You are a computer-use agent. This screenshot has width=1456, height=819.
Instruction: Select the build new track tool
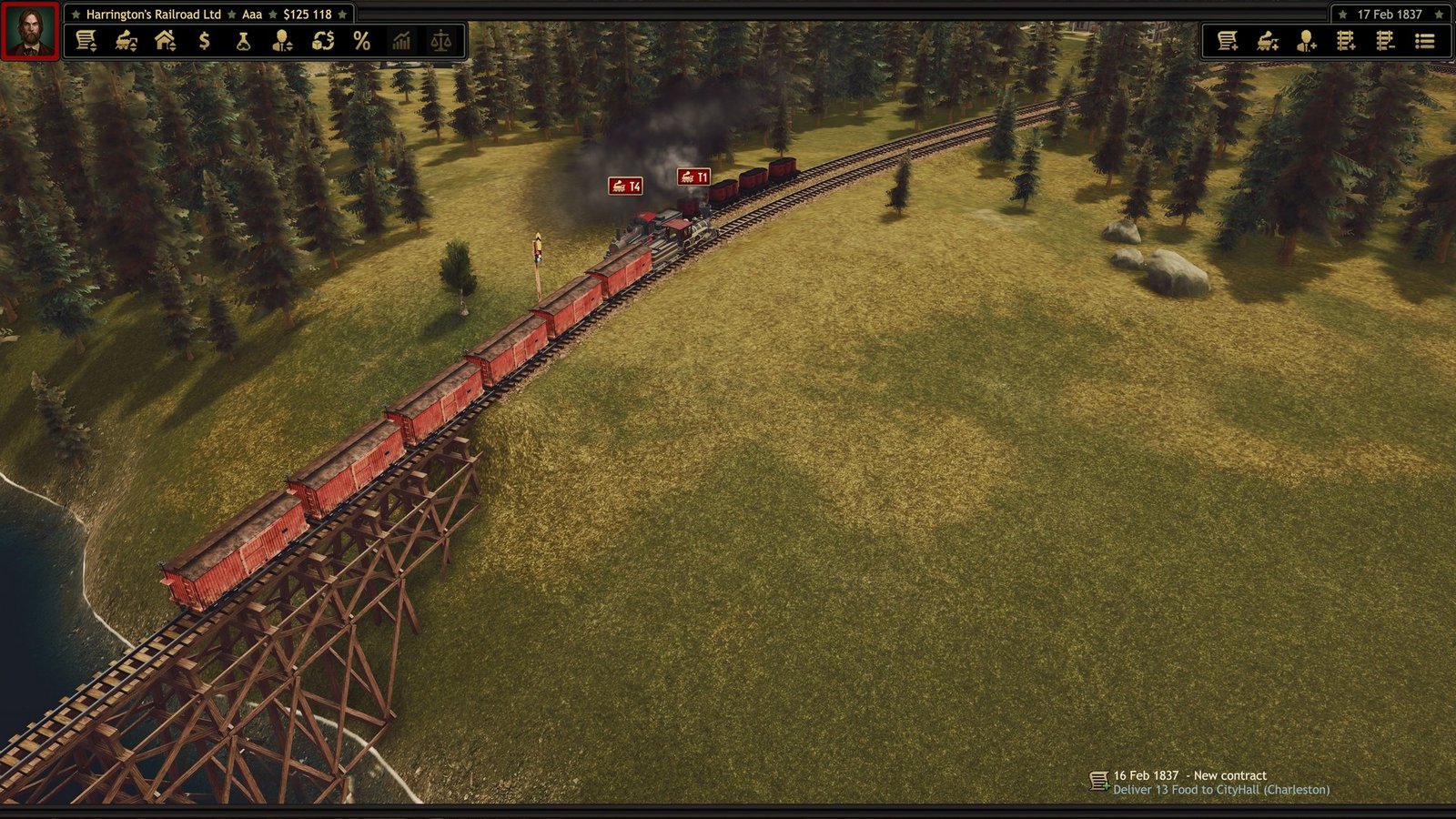(1344, 41)
